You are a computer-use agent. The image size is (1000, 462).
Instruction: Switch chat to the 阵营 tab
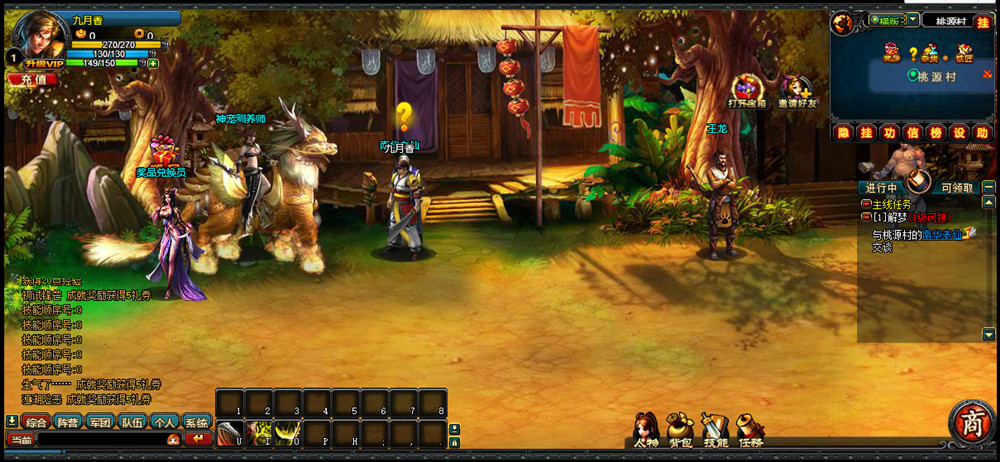tap(68, 422)
